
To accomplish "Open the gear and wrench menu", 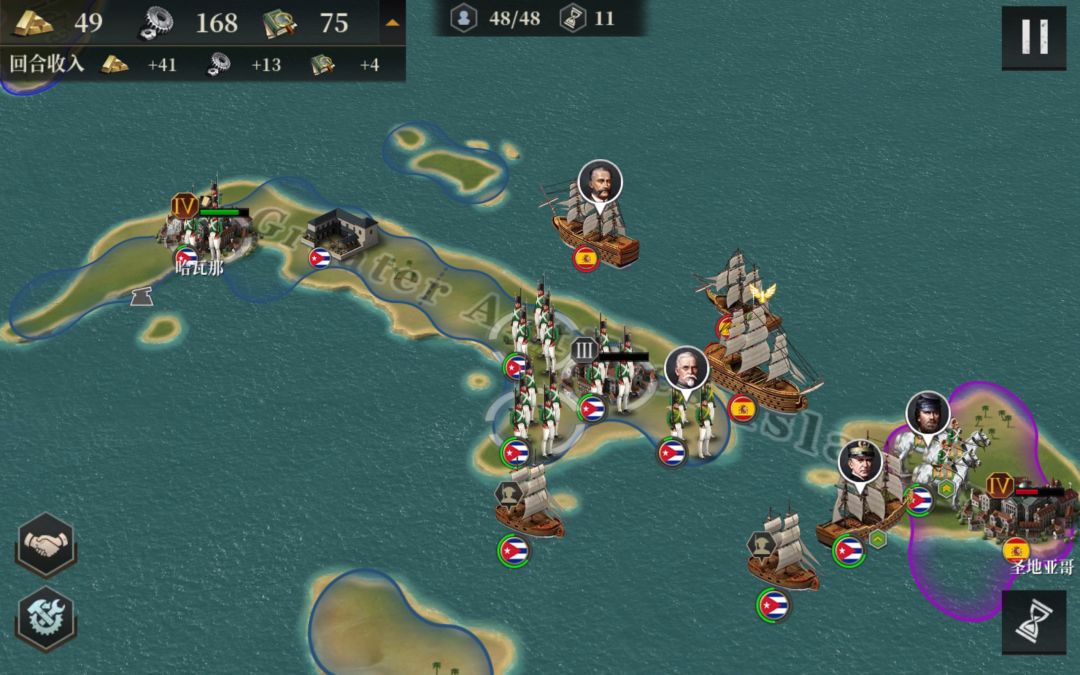I will pos(46,616).
